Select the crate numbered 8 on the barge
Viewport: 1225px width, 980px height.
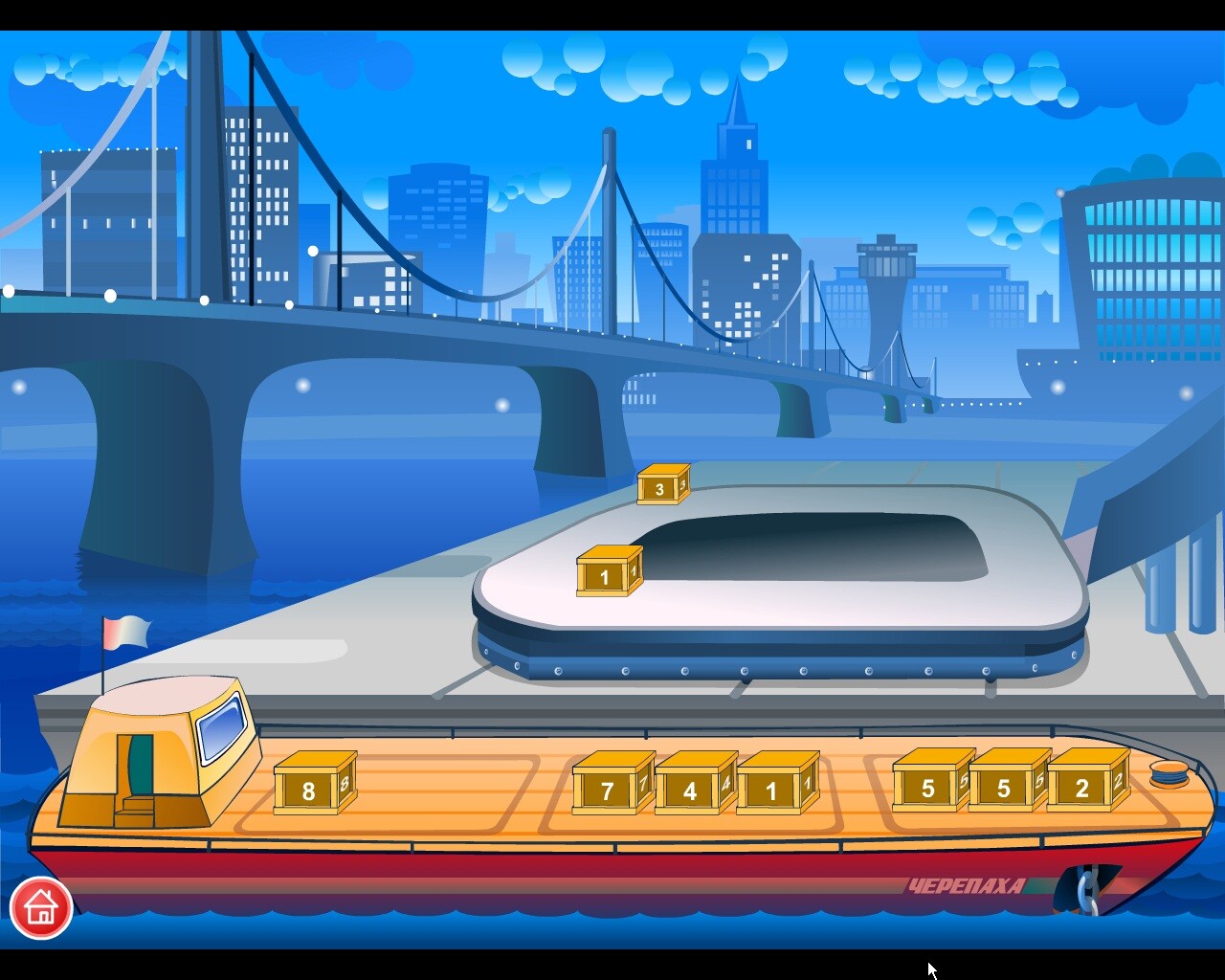308,789
